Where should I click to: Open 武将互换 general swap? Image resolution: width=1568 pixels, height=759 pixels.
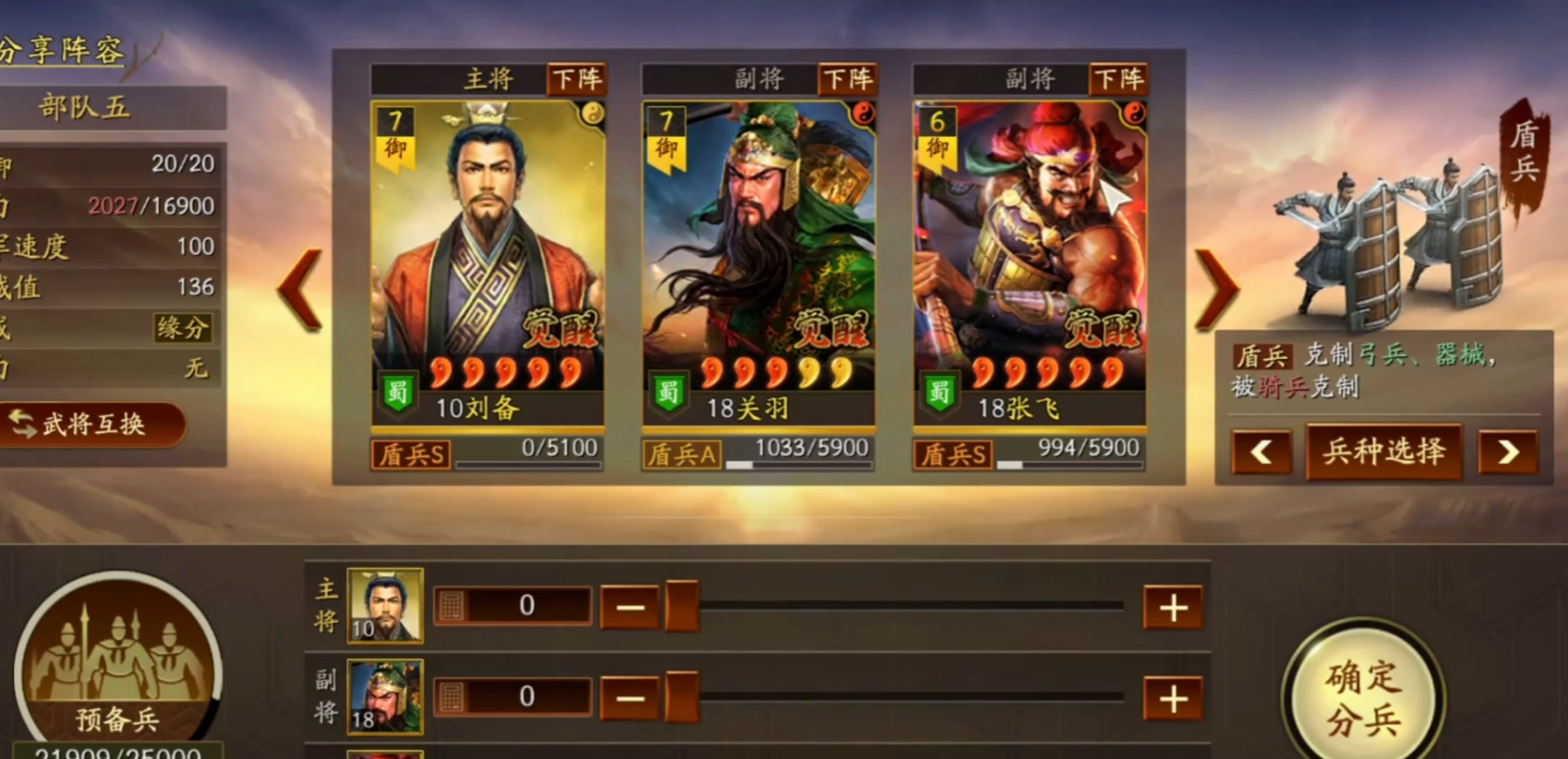pyautogui.click(x=90, y=425)
